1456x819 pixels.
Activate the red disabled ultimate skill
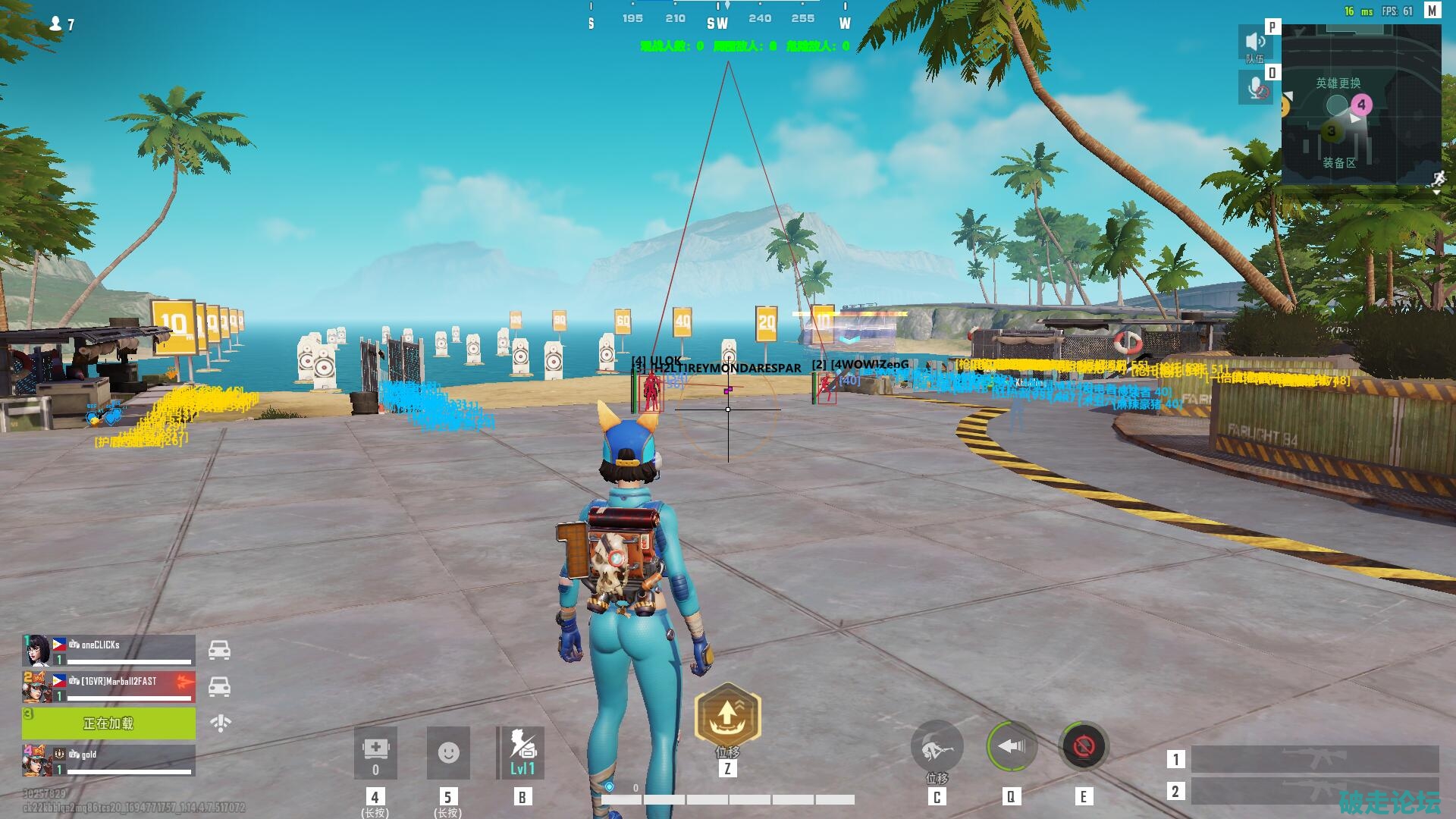(x=1083, y=747)
